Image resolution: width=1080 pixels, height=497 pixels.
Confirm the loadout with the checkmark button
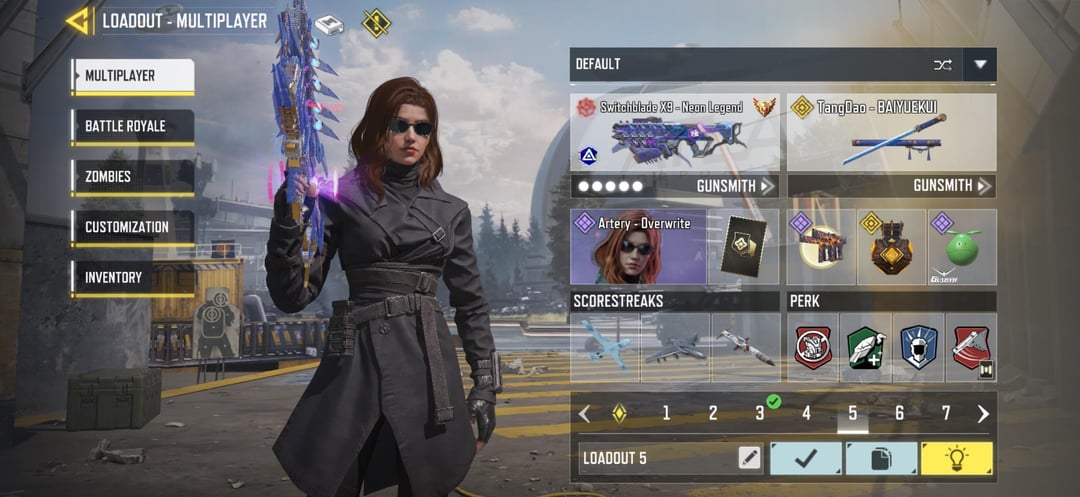tap(805, 459)
